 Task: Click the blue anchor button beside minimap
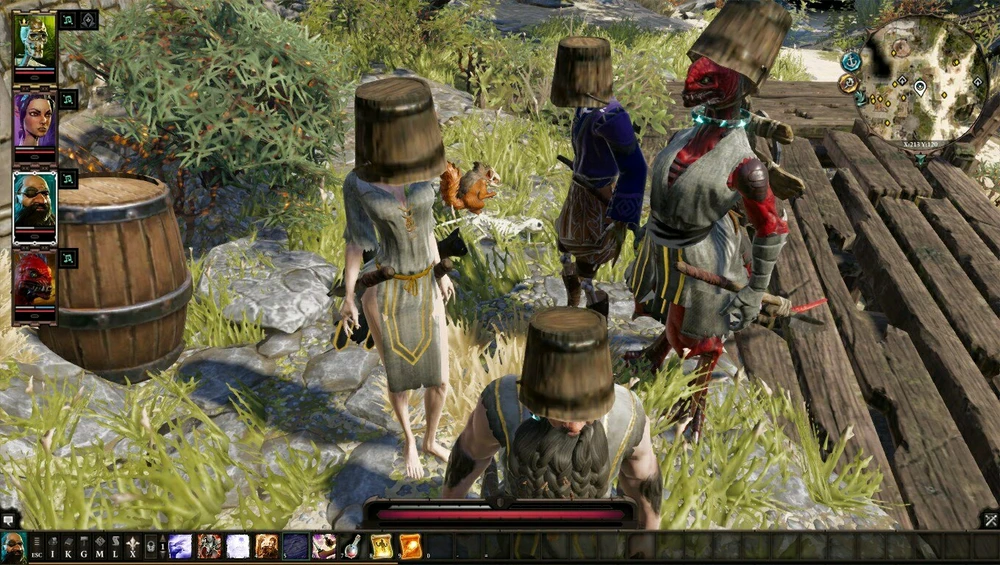(x=851, y=62)
